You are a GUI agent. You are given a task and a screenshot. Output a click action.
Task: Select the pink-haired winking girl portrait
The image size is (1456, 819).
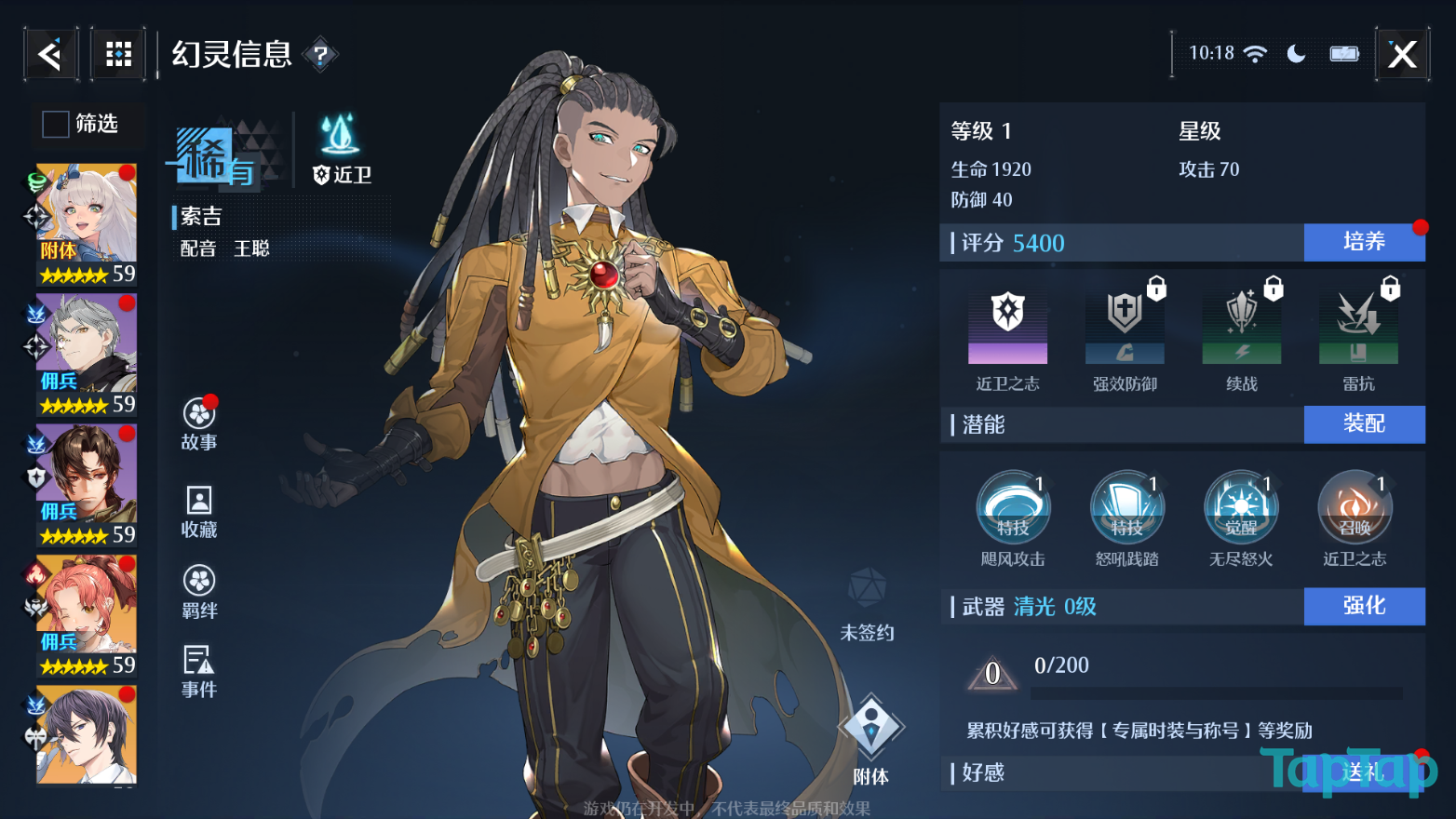[x=87, y=614]
